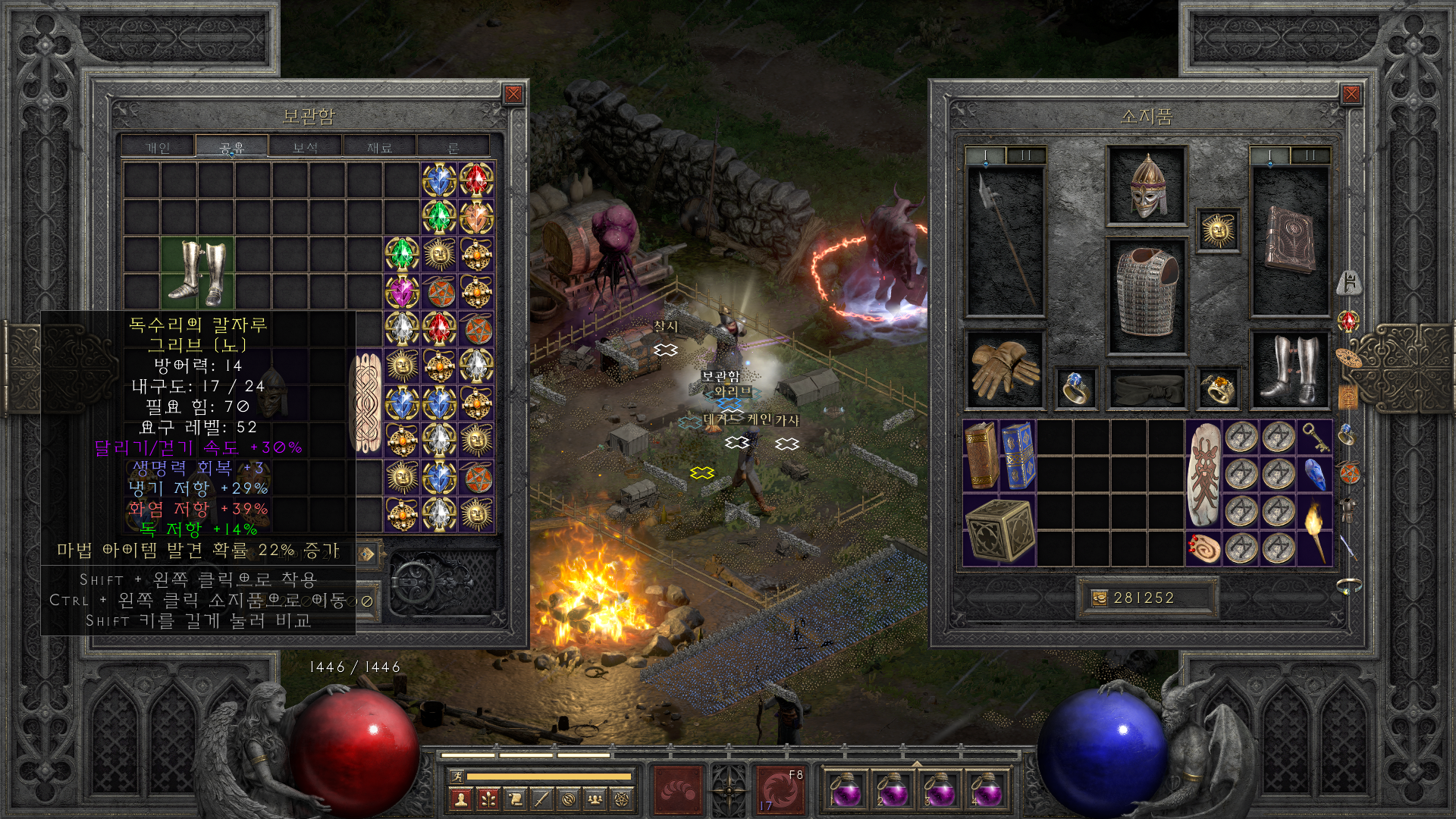Select the equipped sun amulet
Screen dimensions: 1456x819
pos(1218,230)
